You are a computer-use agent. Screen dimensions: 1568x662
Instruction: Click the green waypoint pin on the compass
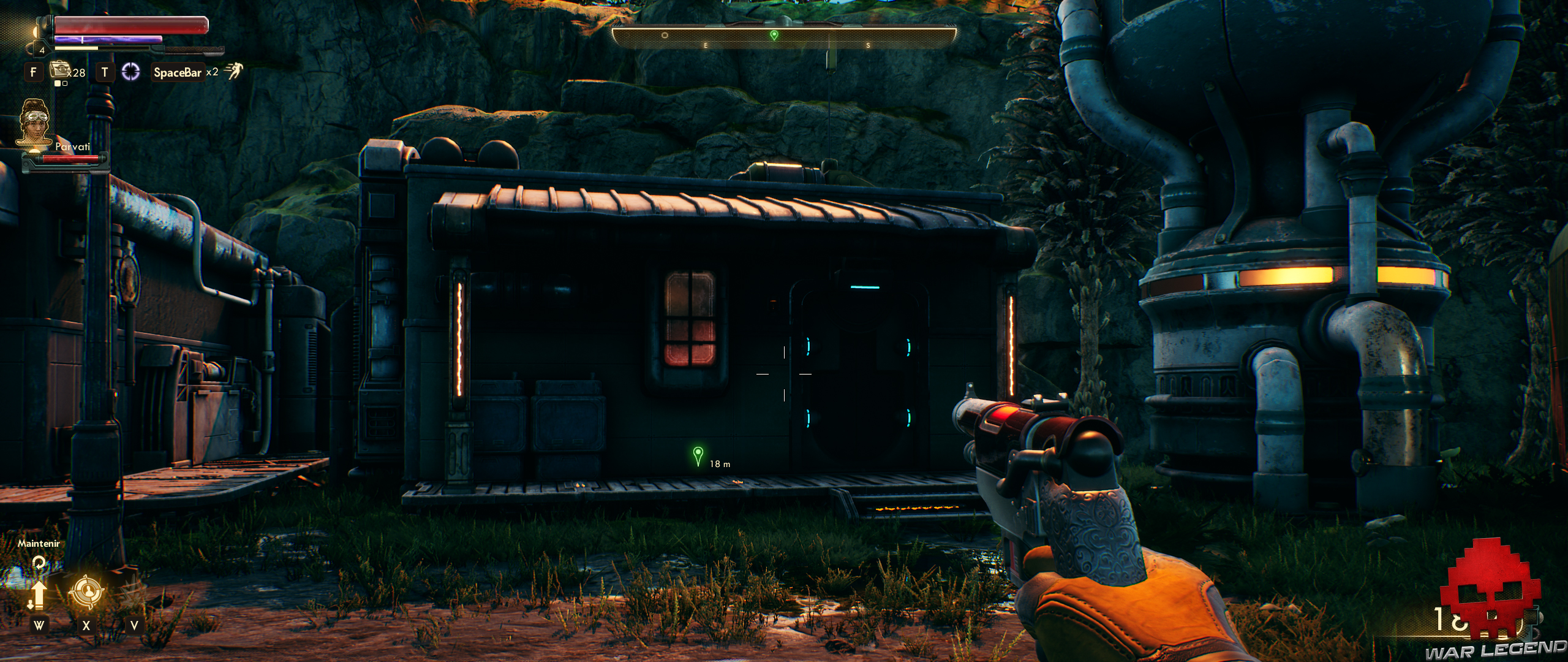[774, 36]
